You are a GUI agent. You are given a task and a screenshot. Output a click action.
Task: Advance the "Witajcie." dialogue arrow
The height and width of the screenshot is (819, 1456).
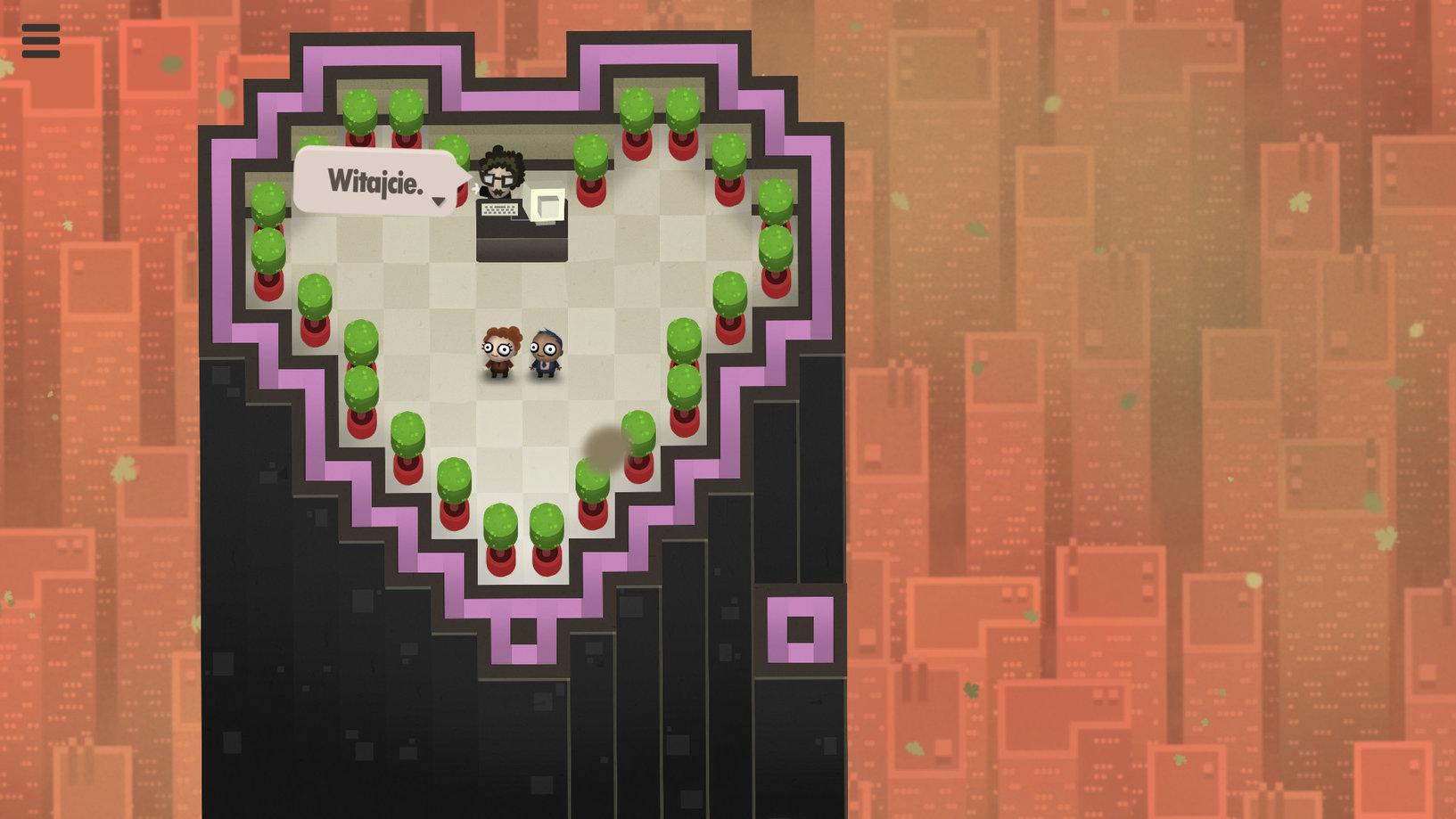click(x=438, y=201)
